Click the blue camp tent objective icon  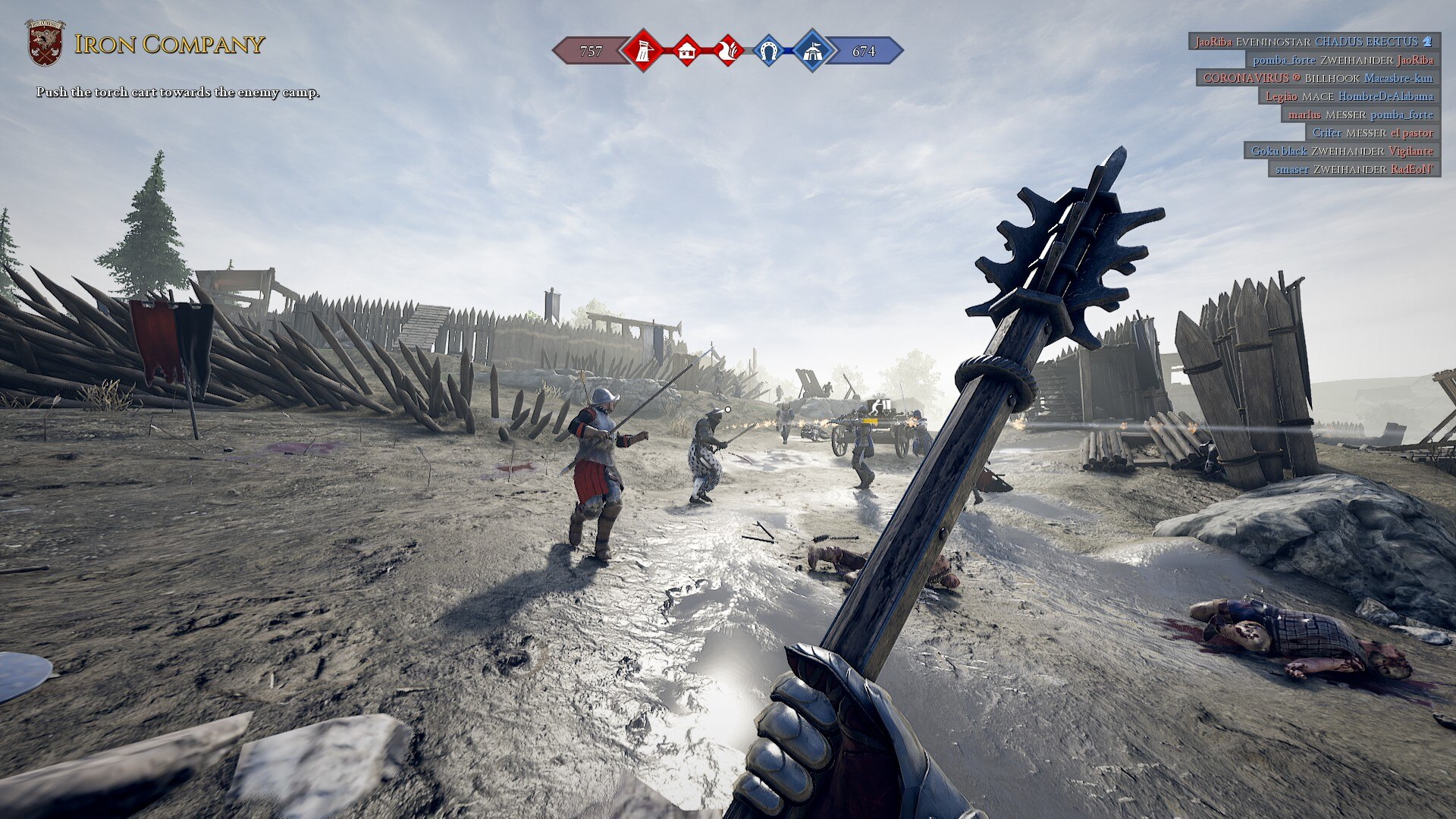[812, 51]
